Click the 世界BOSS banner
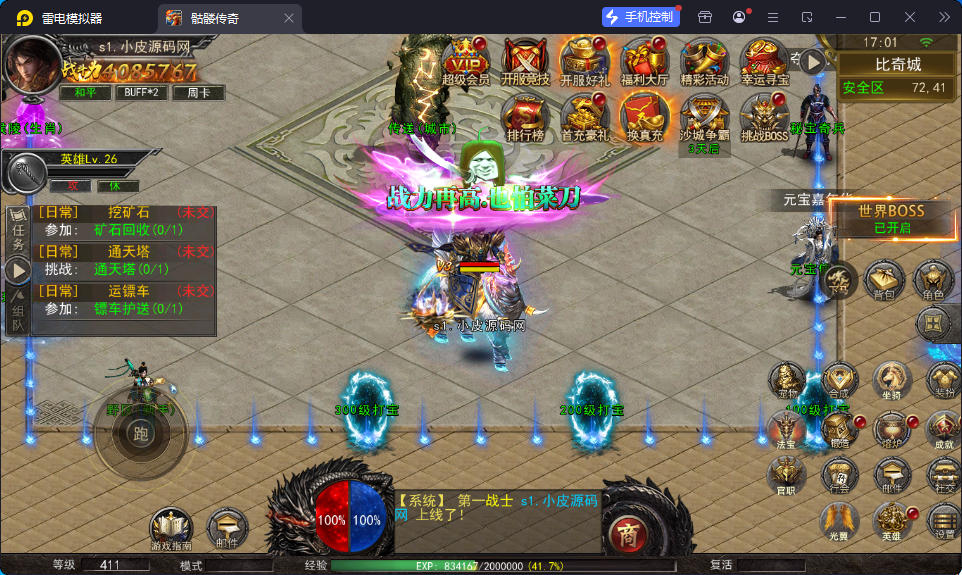Screen dimensions: 962x575 [892, 217]
